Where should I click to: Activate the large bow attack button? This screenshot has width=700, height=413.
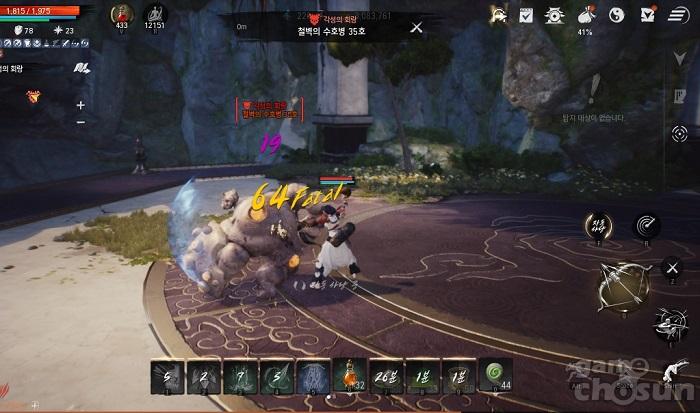pyautogui.click(x=622, y=287)
